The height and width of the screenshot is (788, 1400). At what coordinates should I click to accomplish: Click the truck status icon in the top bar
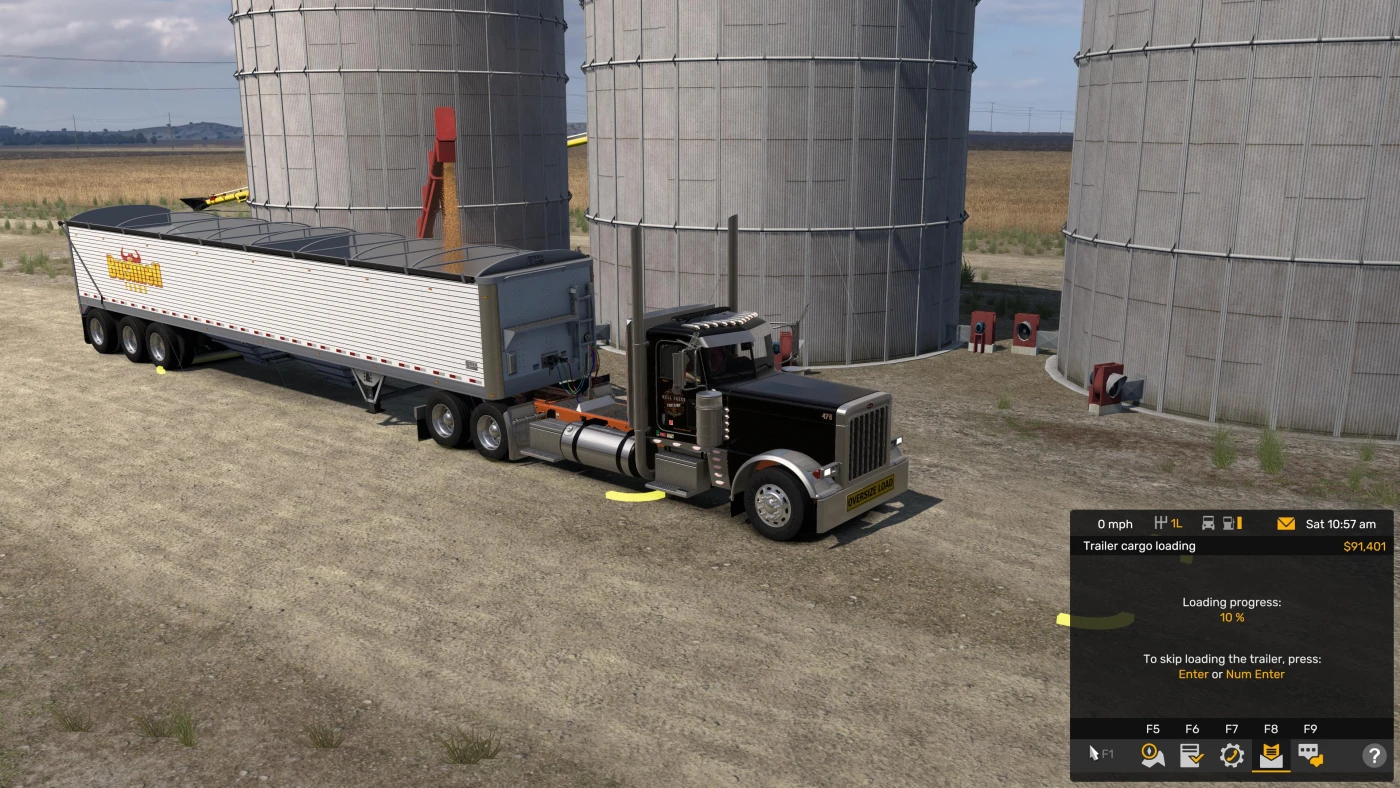[x=1210, y=523]
